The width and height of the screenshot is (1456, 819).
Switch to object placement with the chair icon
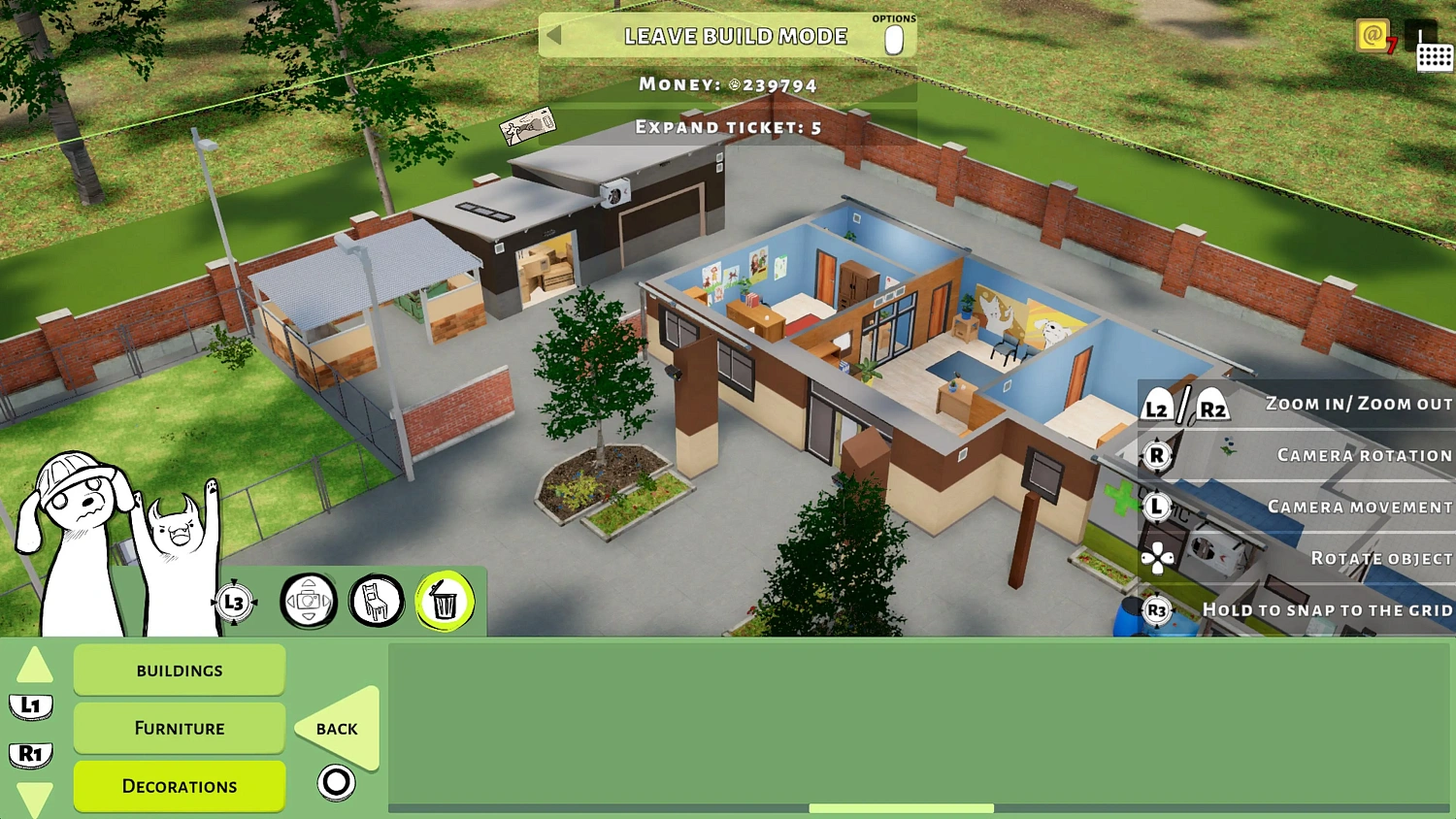tap(377, 602)
